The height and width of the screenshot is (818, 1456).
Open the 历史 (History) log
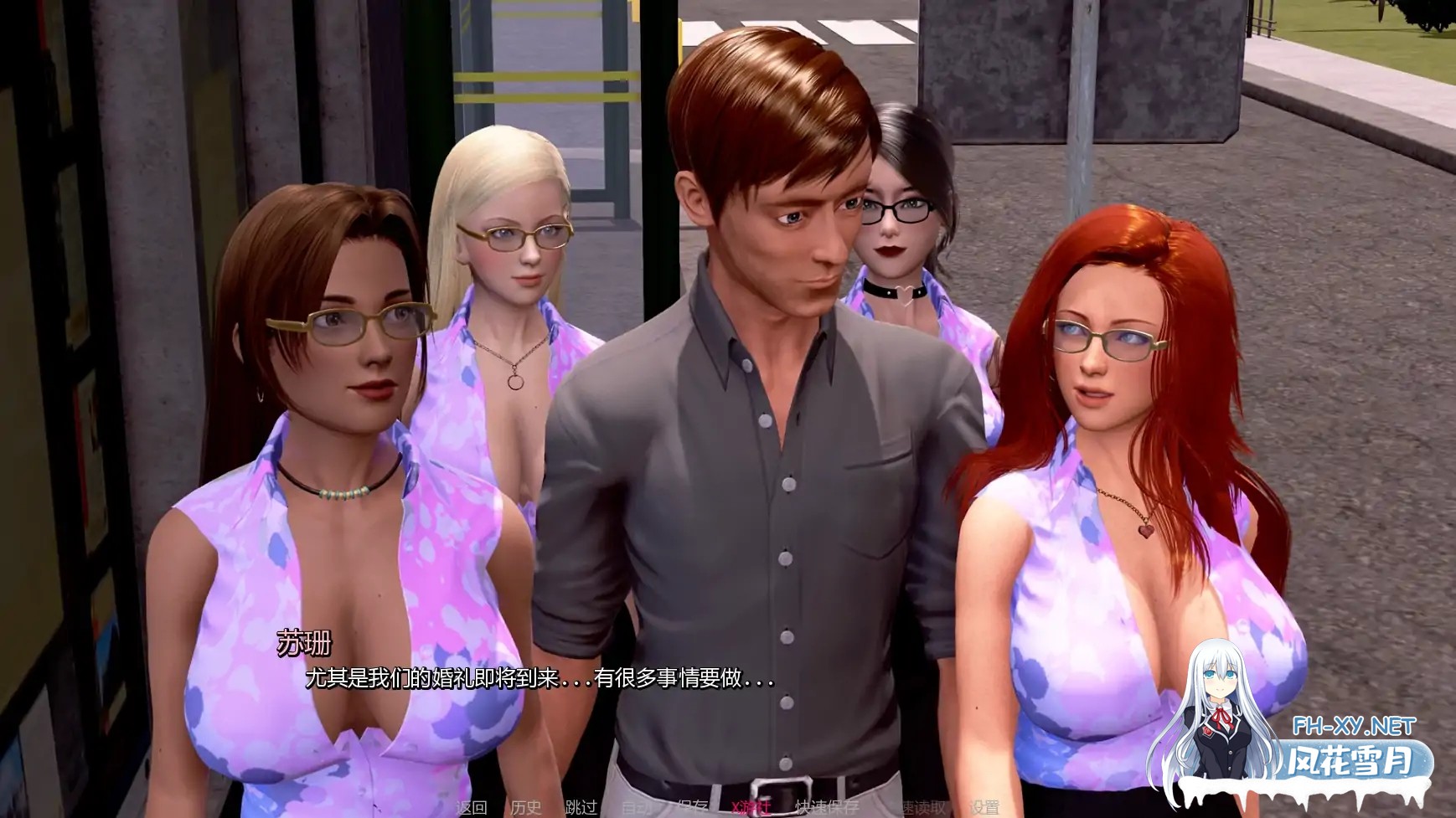pos(526,807)
